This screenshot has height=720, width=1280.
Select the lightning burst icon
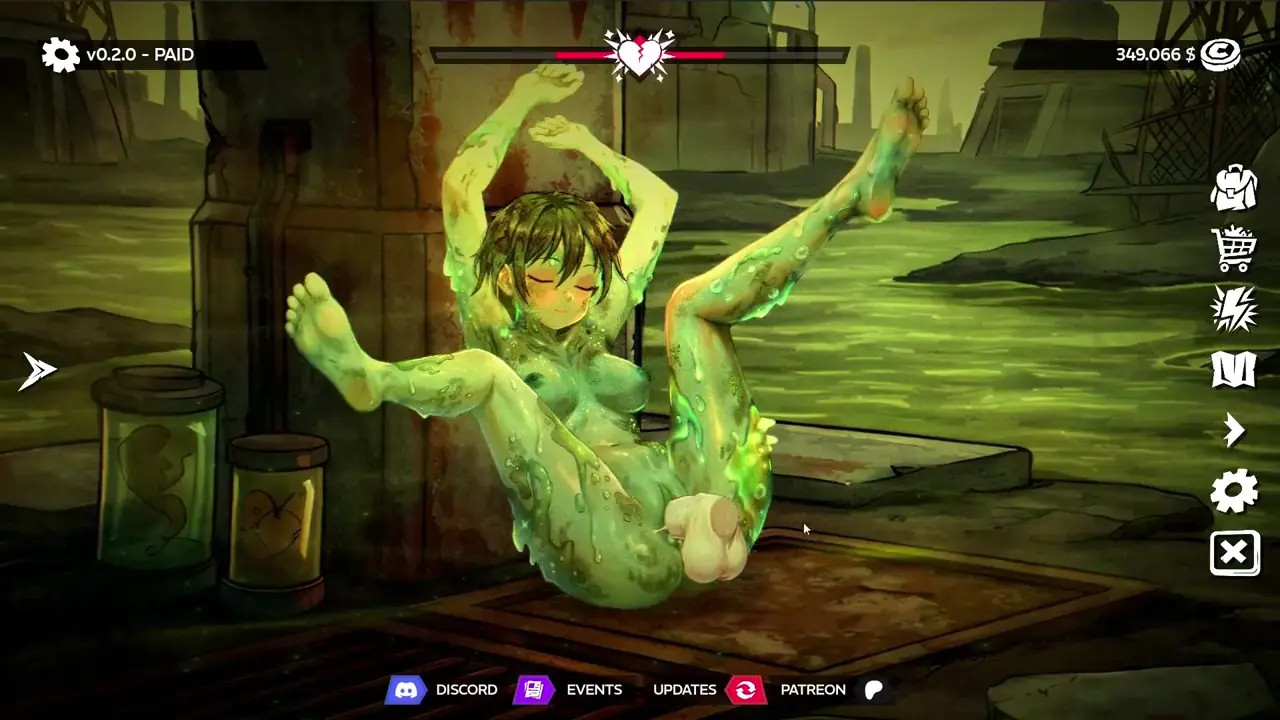coord(1234,309)
